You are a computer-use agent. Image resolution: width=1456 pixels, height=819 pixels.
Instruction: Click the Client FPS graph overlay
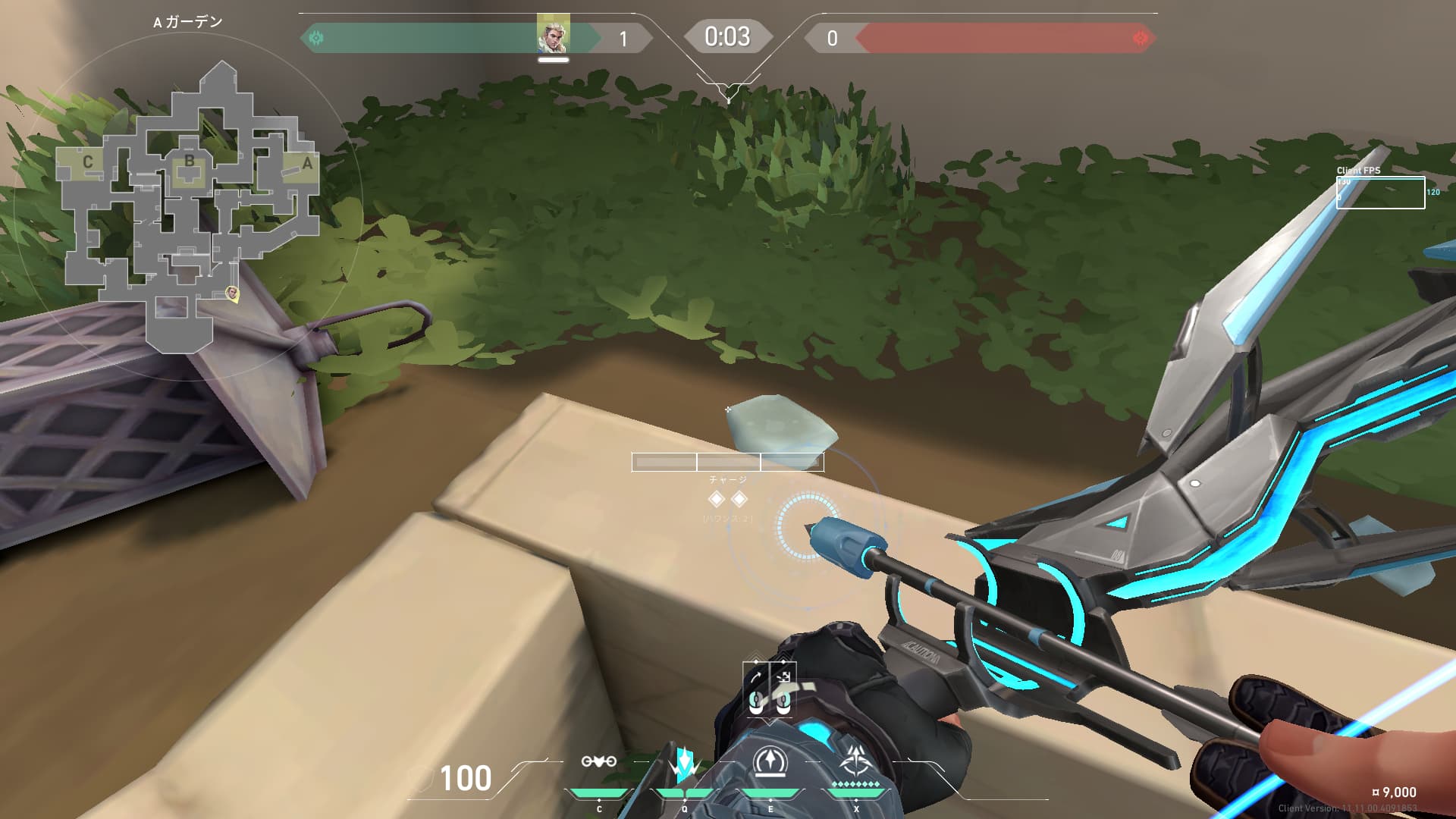1380,193
